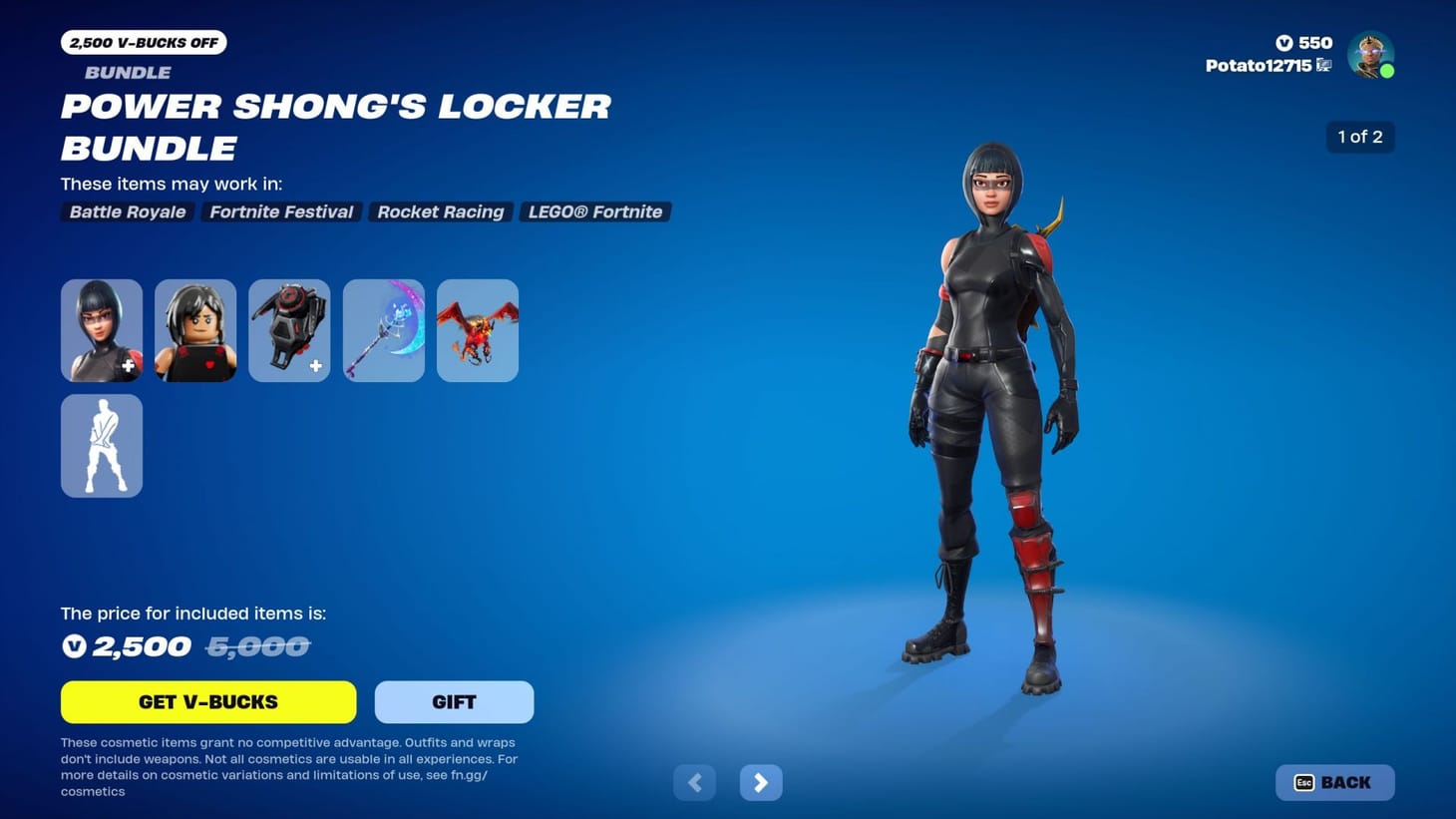Open the Rocket Racing category label
Image resolution: width=1456 pixels, height=819 pixels.
click(440, 211)
